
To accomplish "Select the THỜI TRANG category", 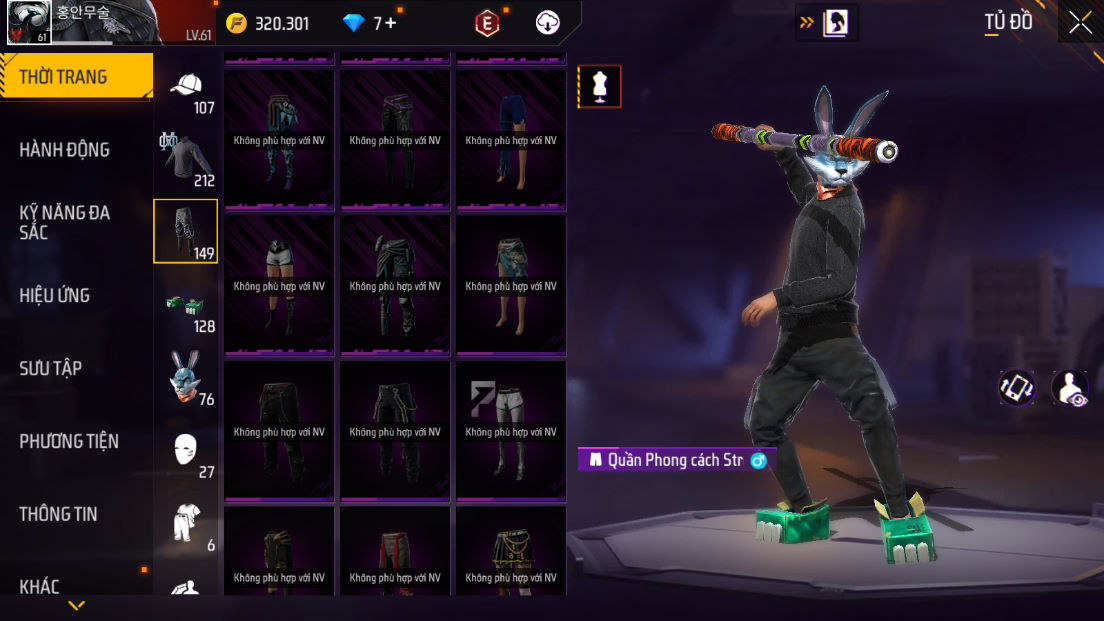I will (x=75, y=77).
